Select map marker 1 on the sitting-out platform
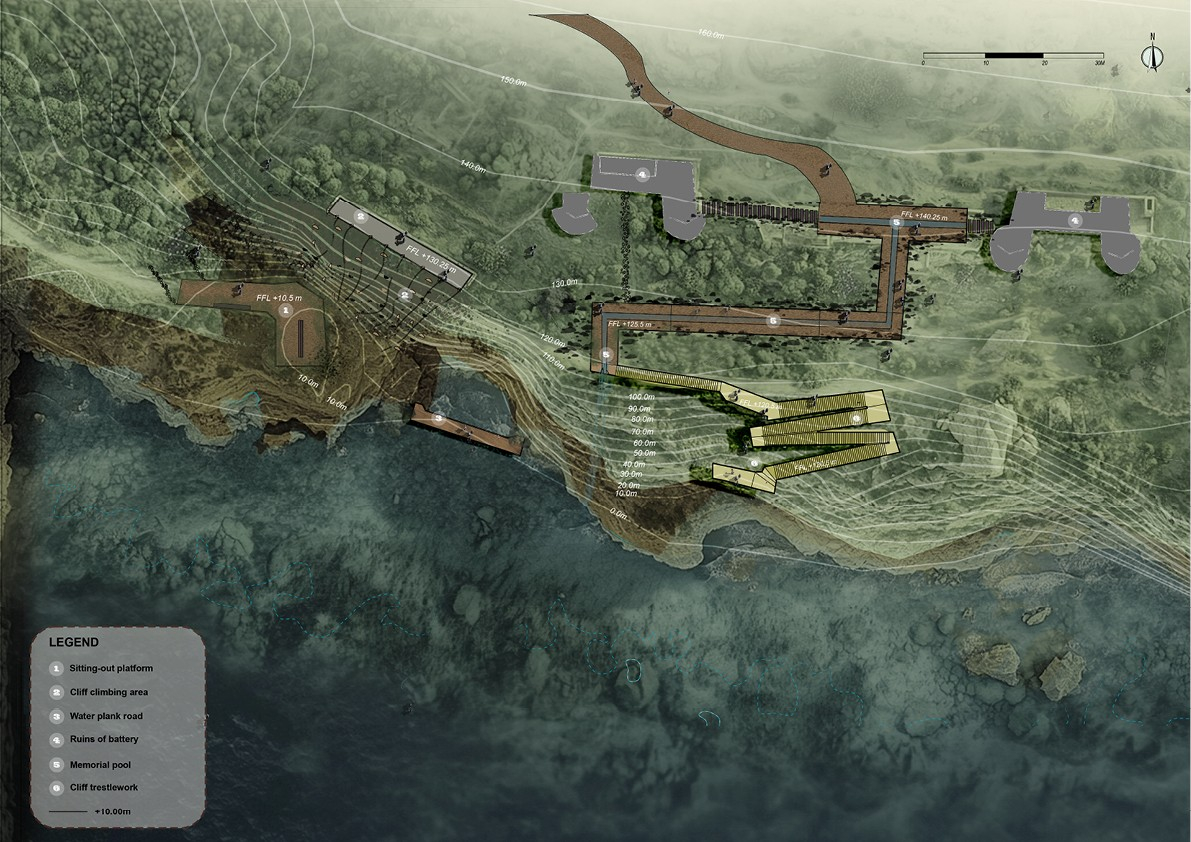 point(286,313)
